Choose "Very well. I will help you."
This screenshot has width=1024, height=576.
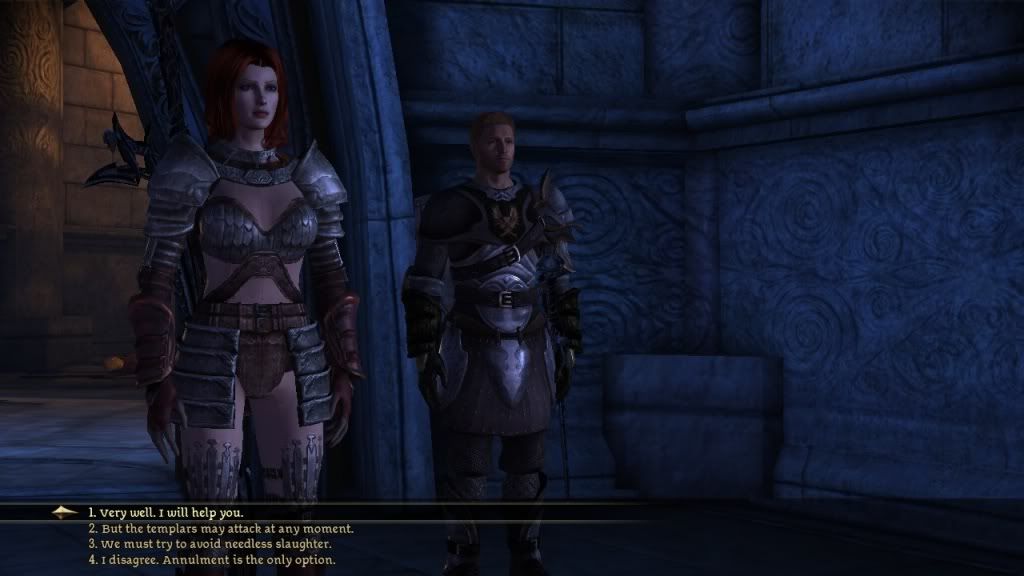tap(164, 512)
